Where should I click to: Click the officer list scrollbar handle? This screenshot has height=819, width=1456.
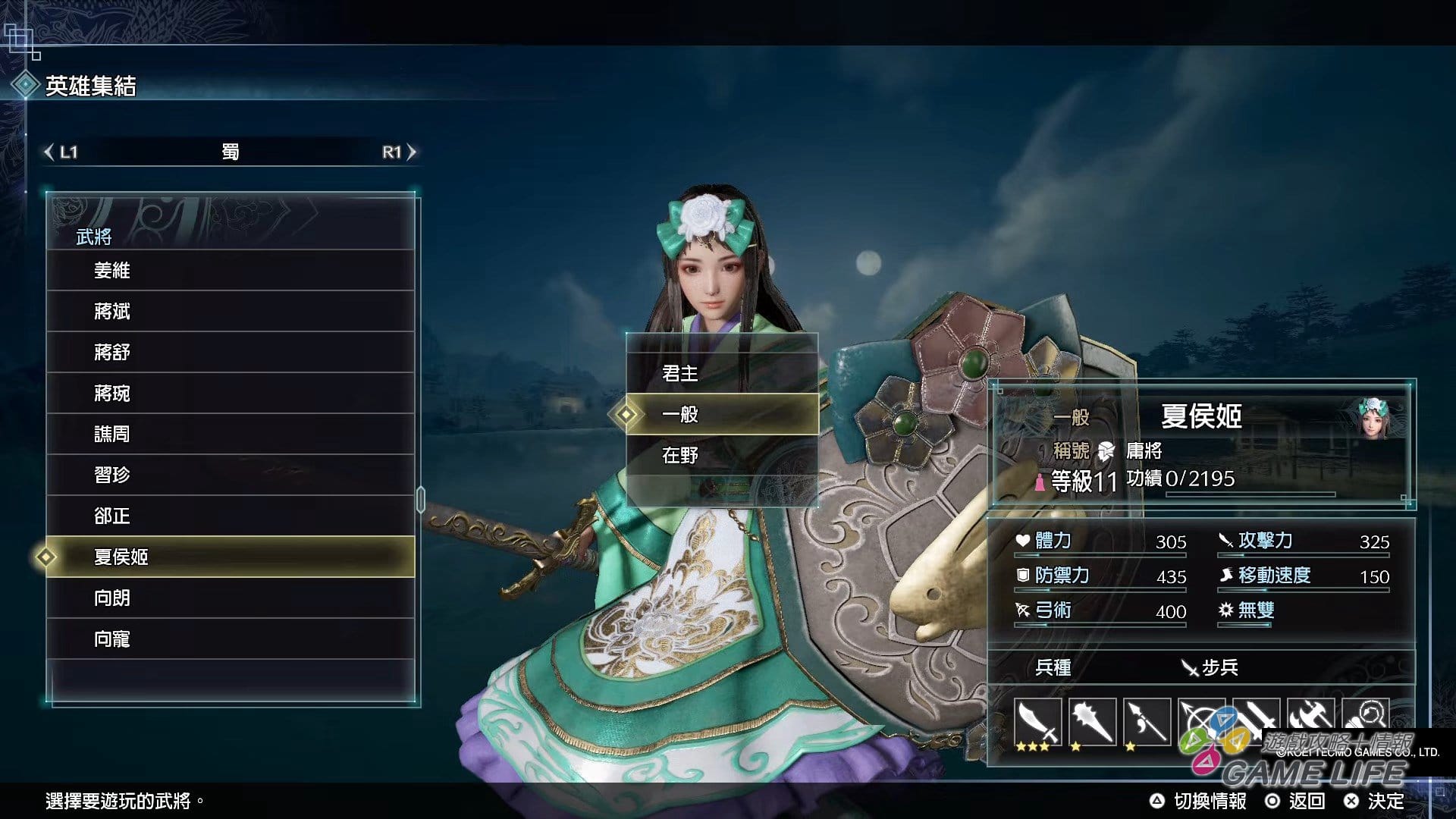tap(421, 500)
